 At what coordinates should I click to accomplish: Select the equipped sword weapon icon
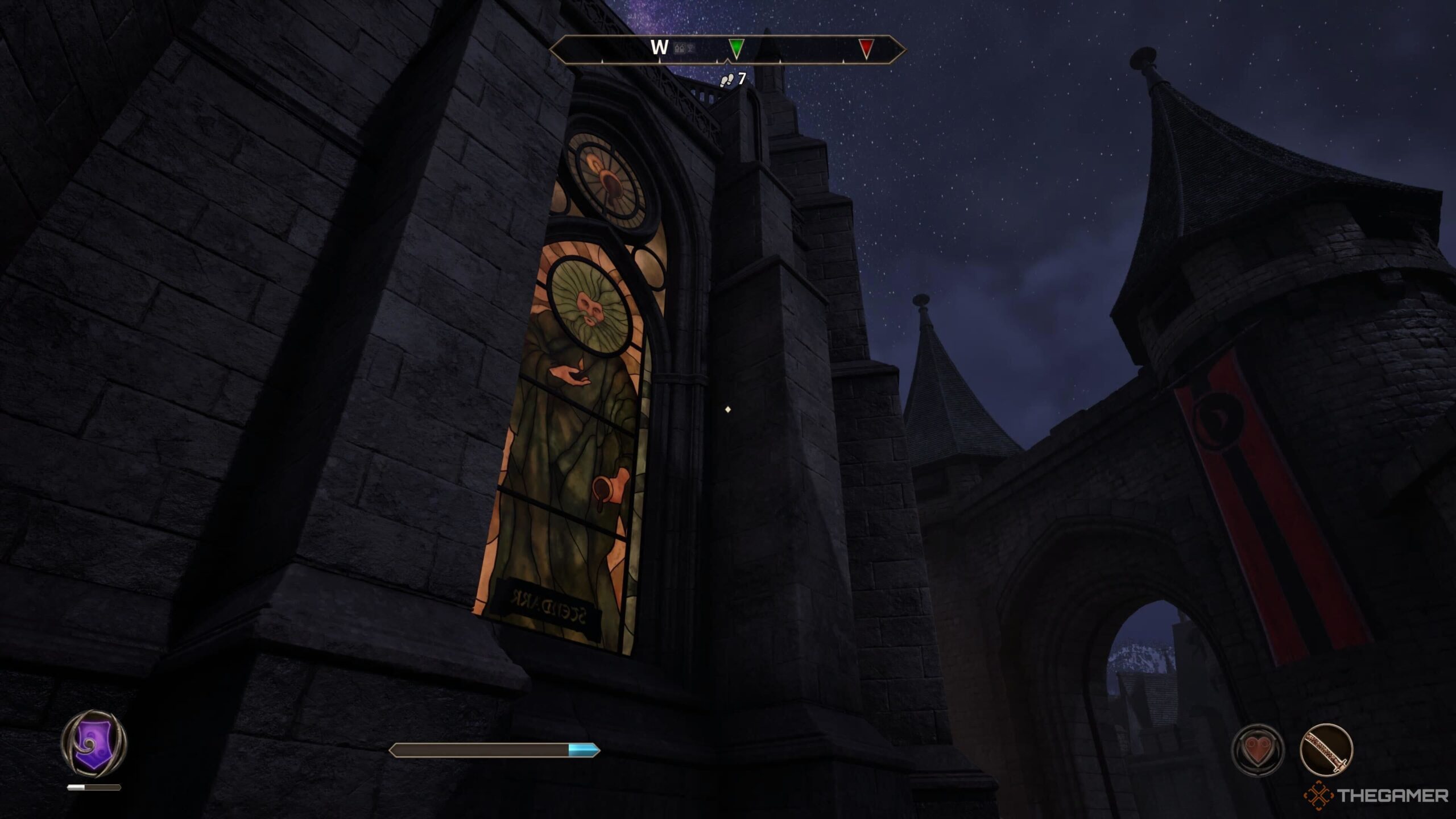coord(1326,749)
